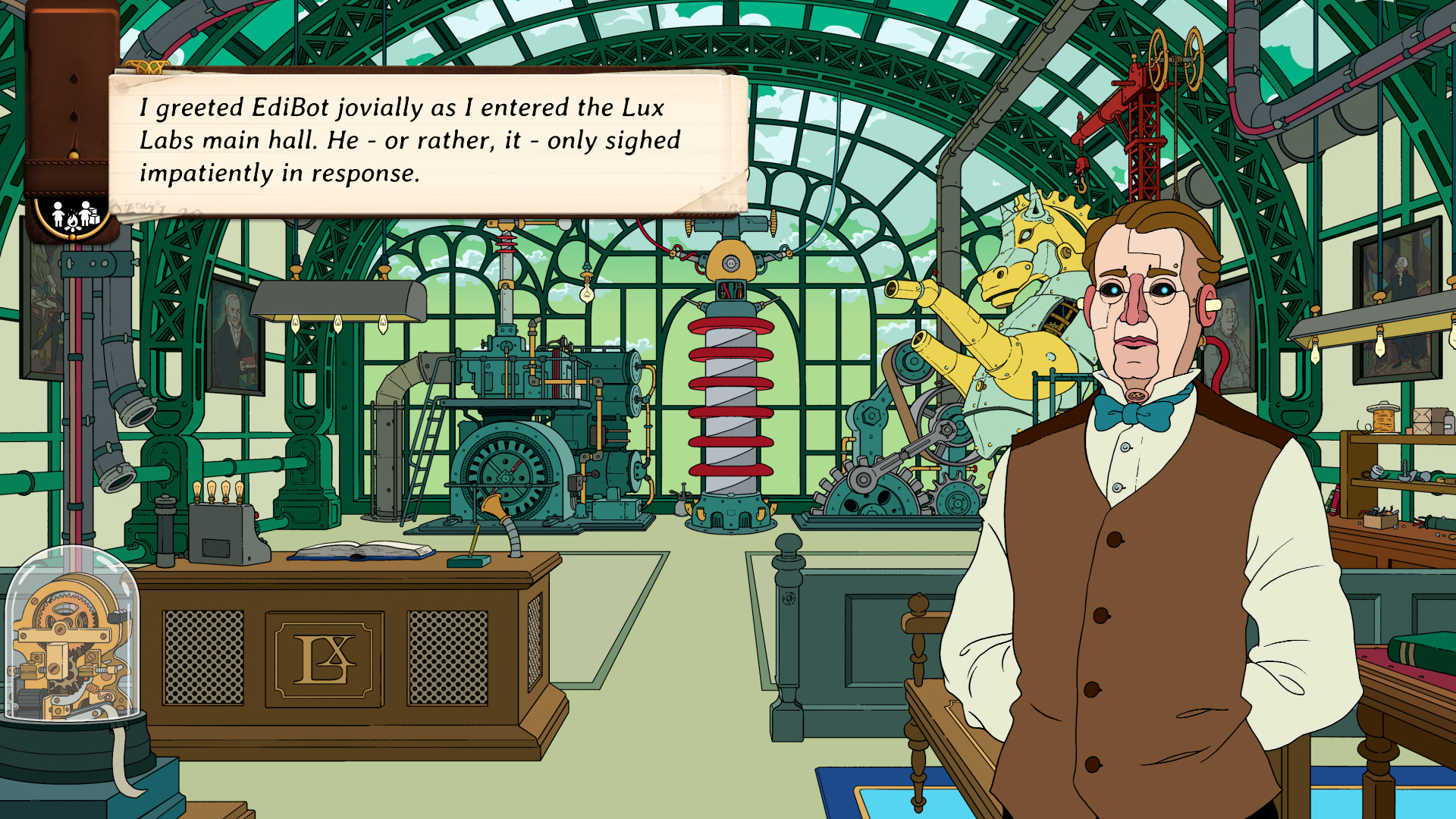Dismiss the narration text box

[x=425, y=140]
